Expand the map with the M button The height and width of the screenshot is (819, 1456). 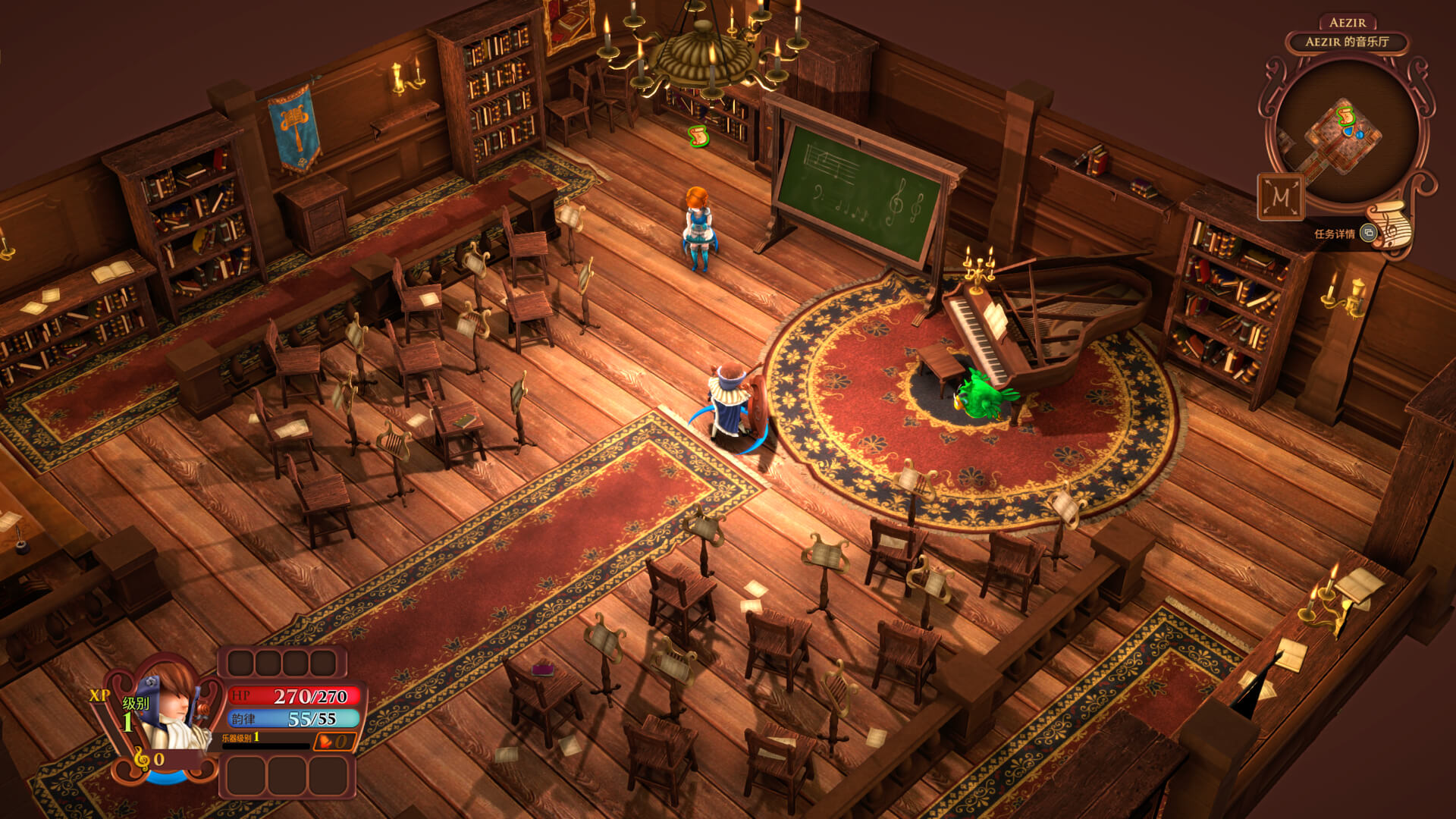[1281, 197]
